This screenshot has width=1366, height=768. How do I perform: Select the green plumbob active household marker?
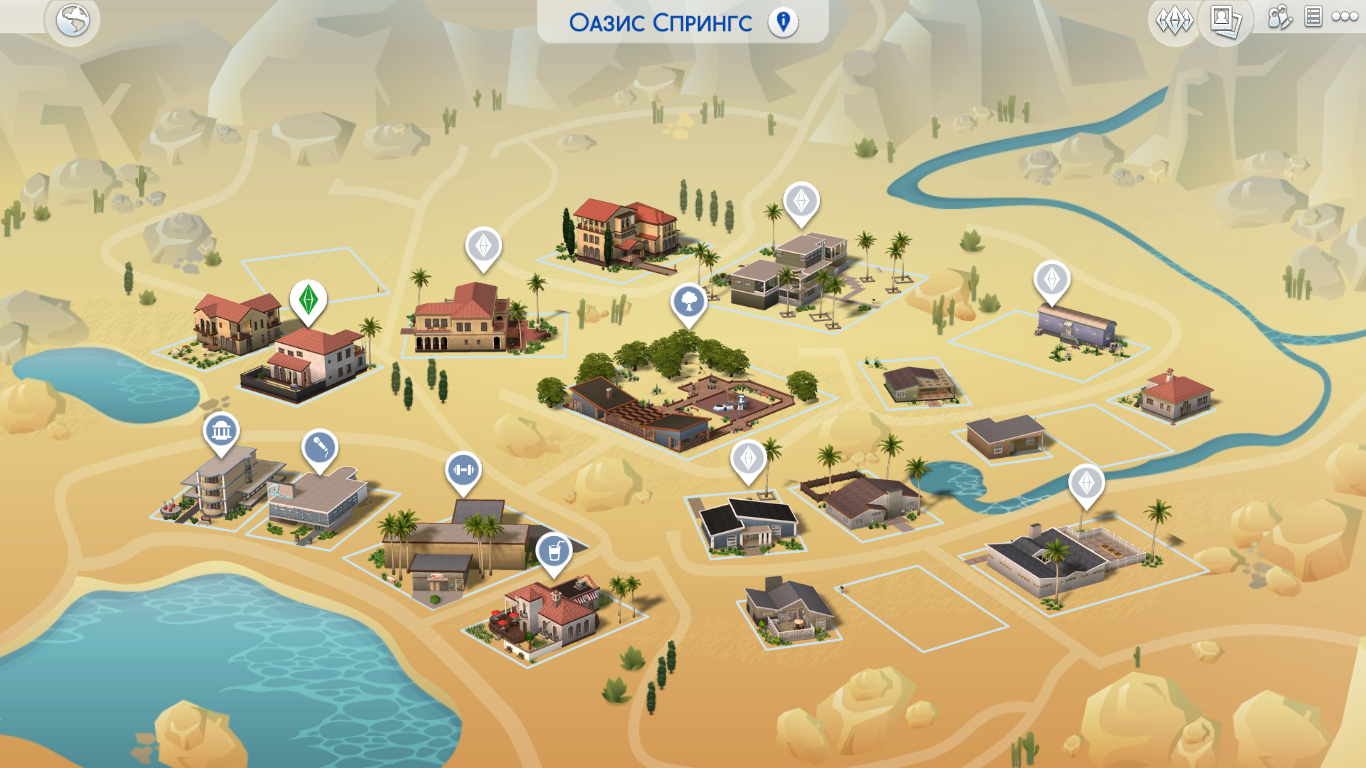tap(309, 299)
